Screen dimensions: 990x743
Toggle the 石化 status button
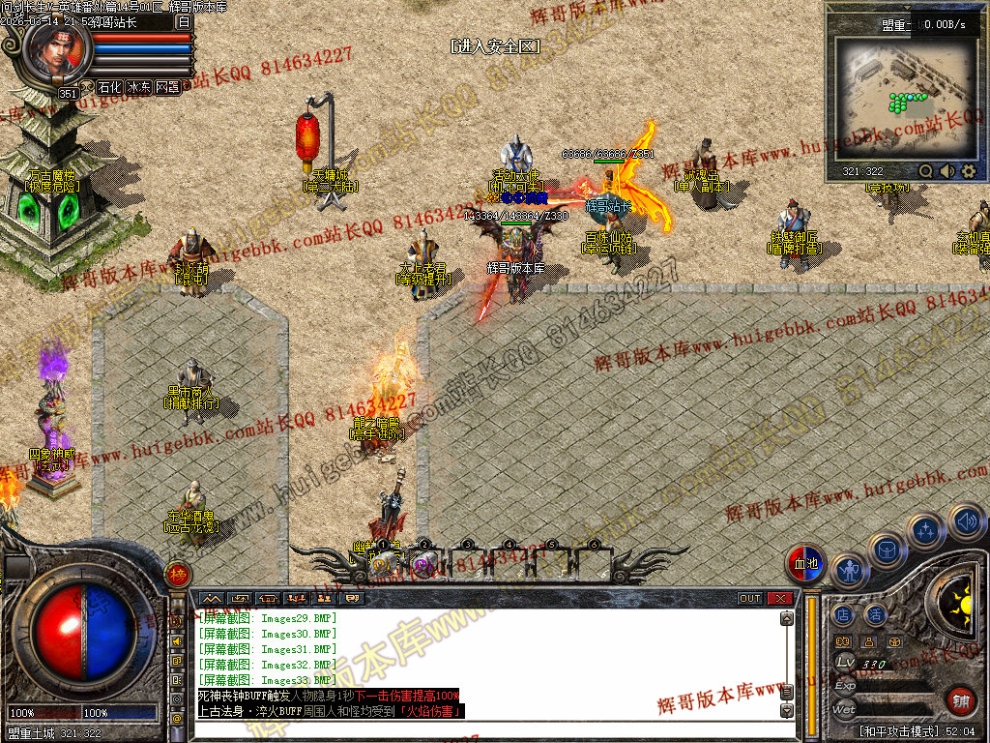108,88
